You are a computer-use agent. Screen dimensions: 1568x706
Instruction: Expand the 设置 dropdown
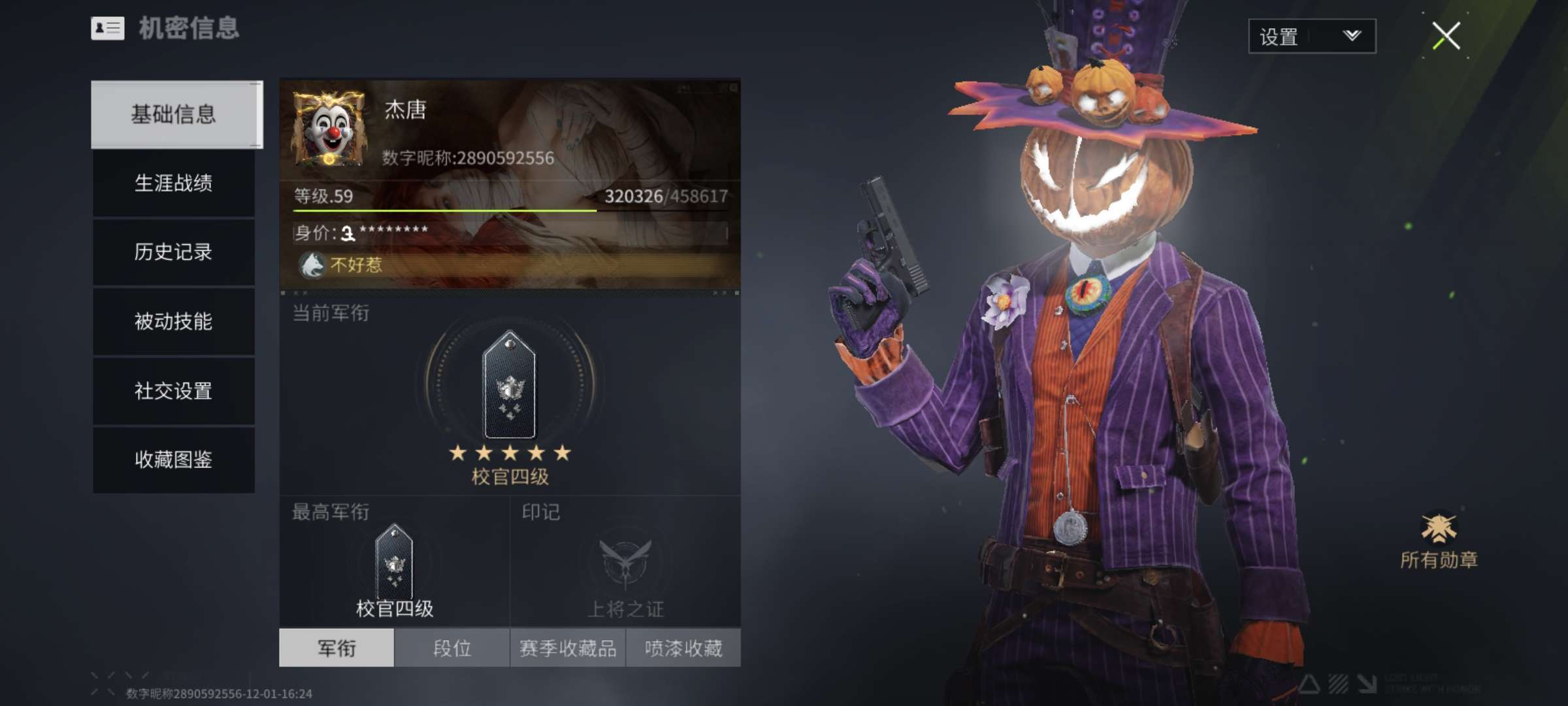(1312, 36)
